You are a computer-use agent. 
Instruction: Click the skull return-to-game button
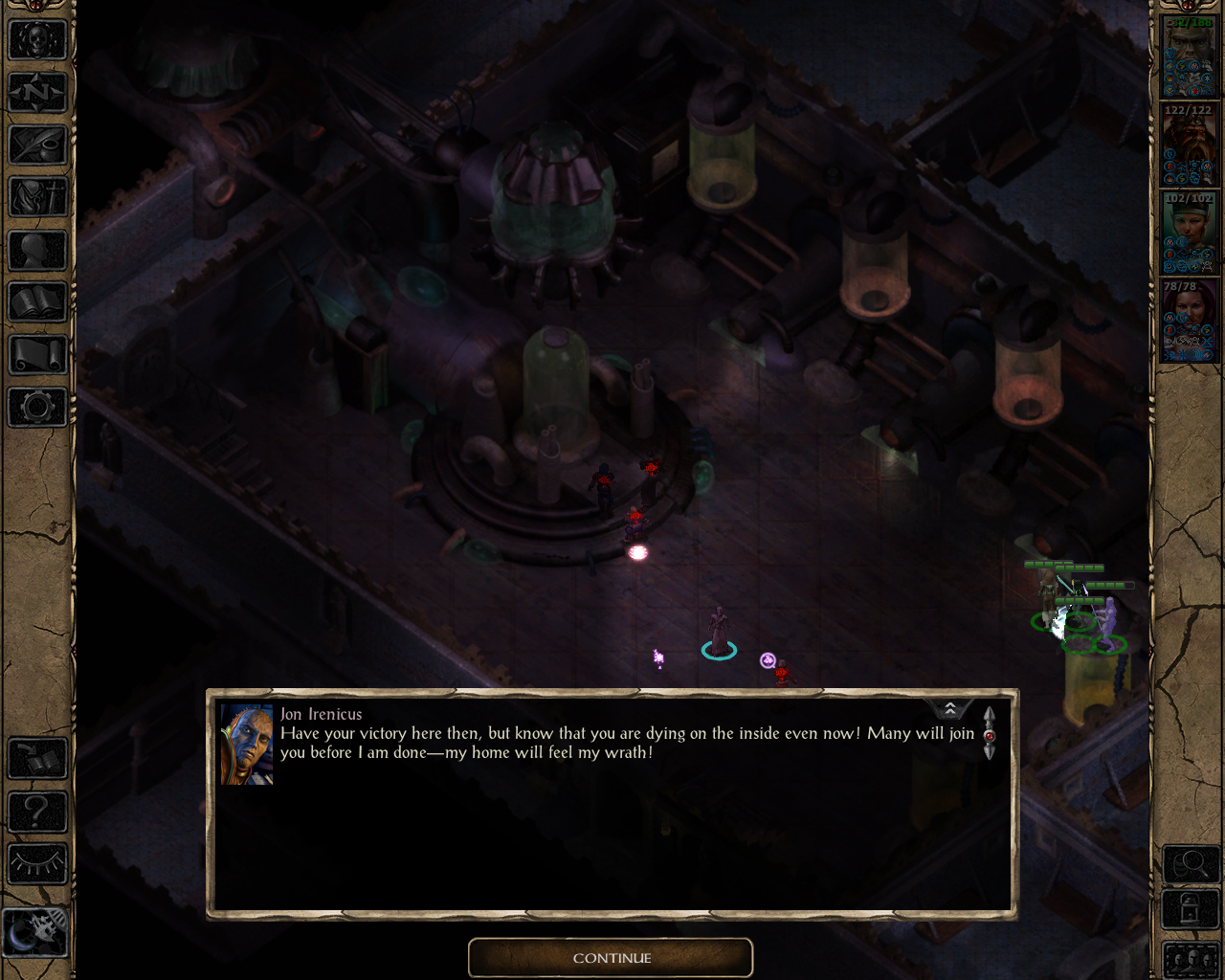[x=37, y=40]
